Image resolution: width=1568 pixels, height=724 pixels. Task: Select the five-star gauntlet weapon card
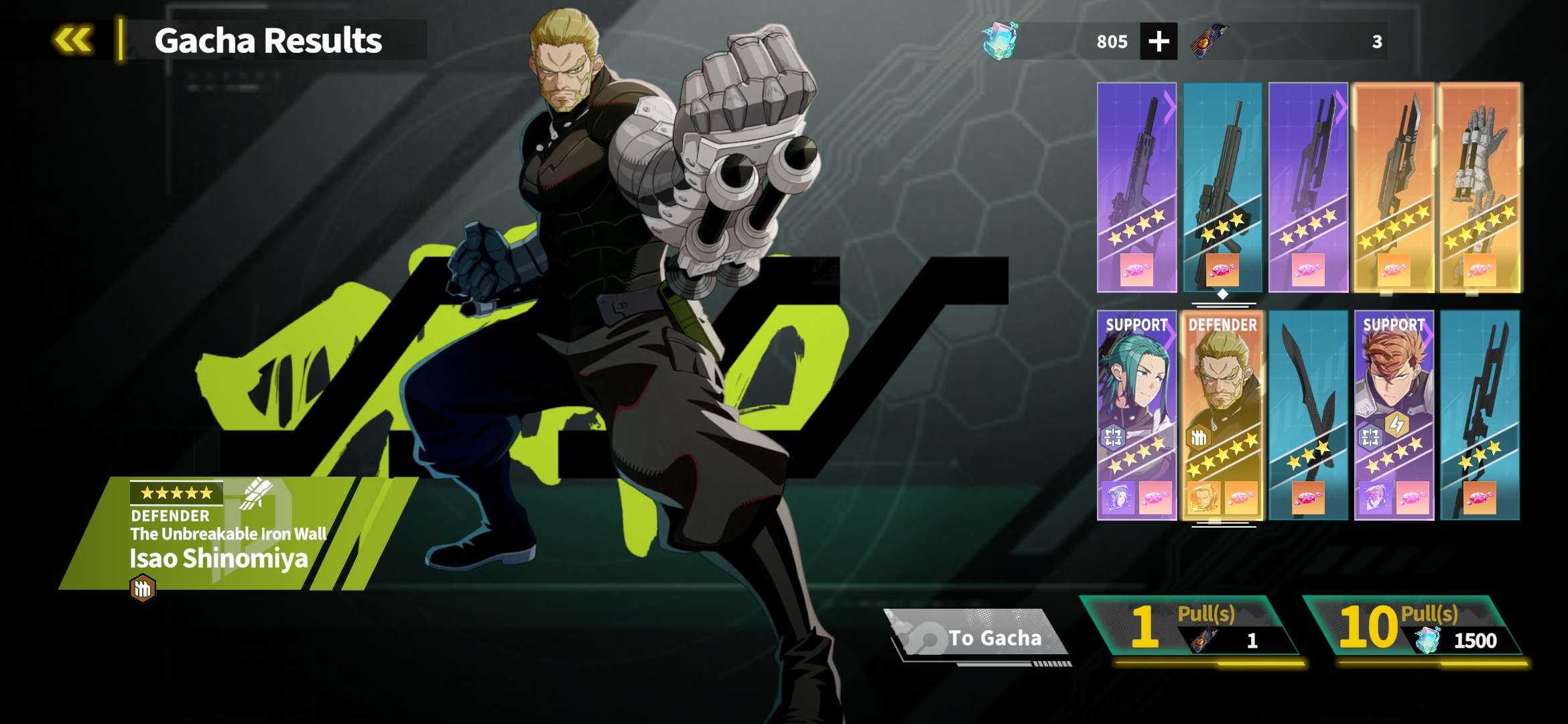(x=1480, y=188)
